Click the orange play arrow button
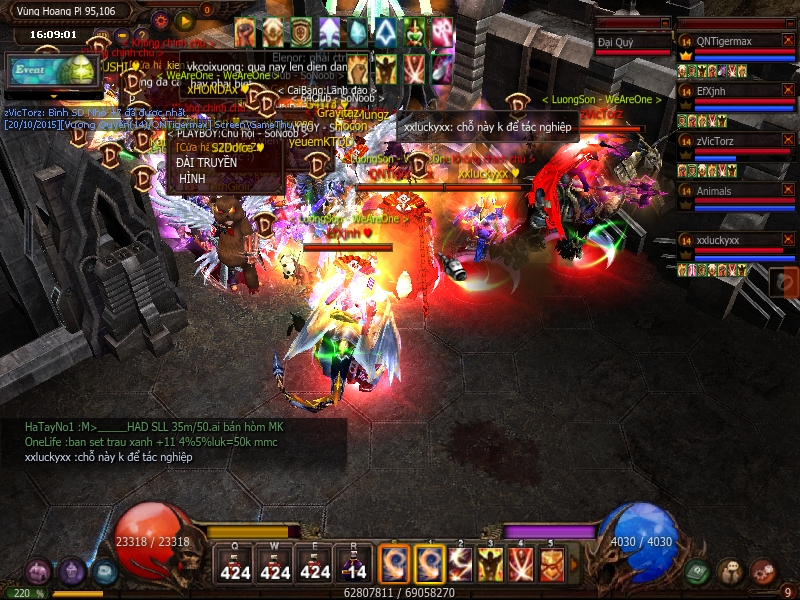The image size is (800, 600). coord(184,20)
